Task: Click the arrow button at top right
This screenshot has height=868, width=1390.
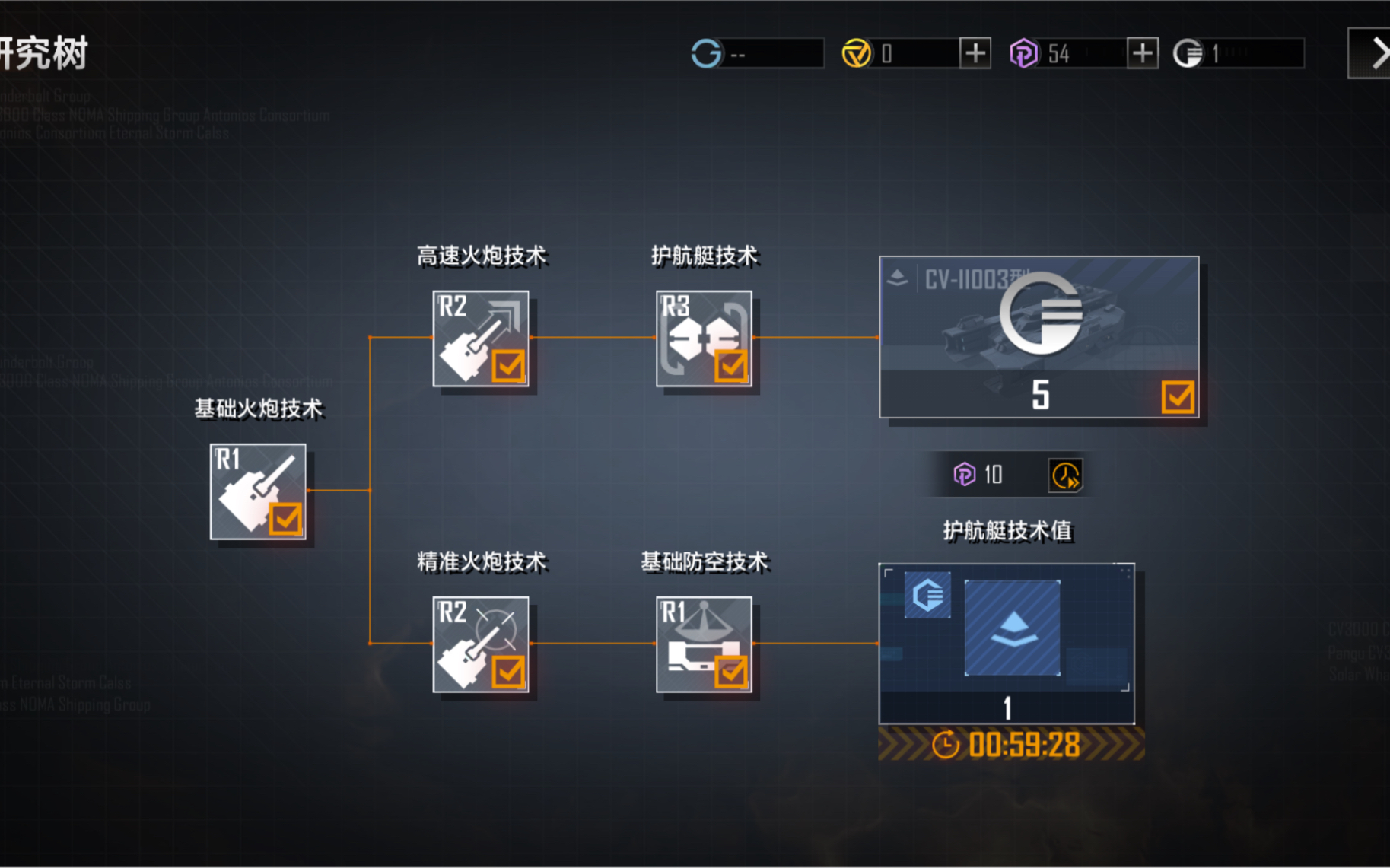Action: (1375, 53)
